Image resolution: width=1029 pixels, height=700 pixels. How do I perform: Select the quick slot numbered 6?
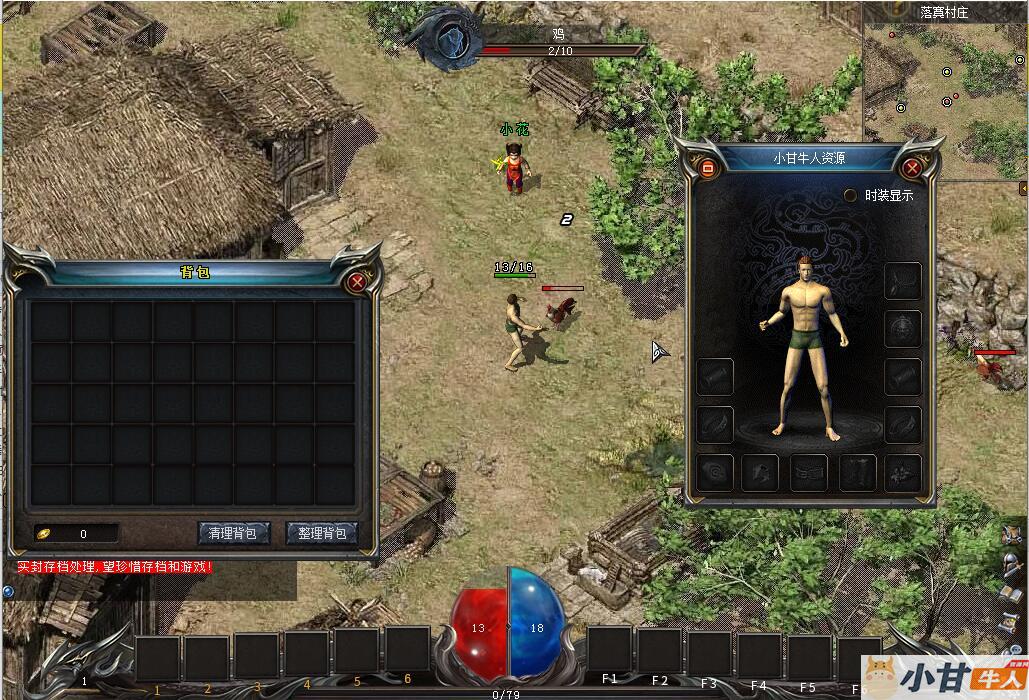click(408, 651)
